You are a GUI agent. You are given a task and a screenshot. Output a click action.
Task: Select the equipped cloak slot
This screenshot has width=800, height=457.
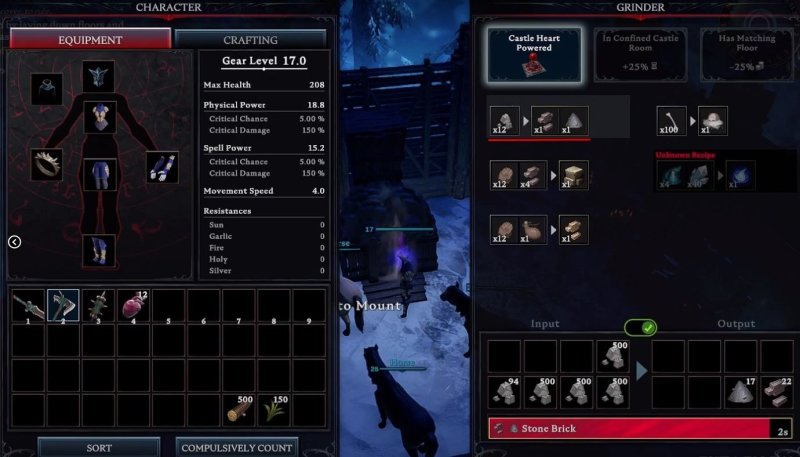click(46, 88)
